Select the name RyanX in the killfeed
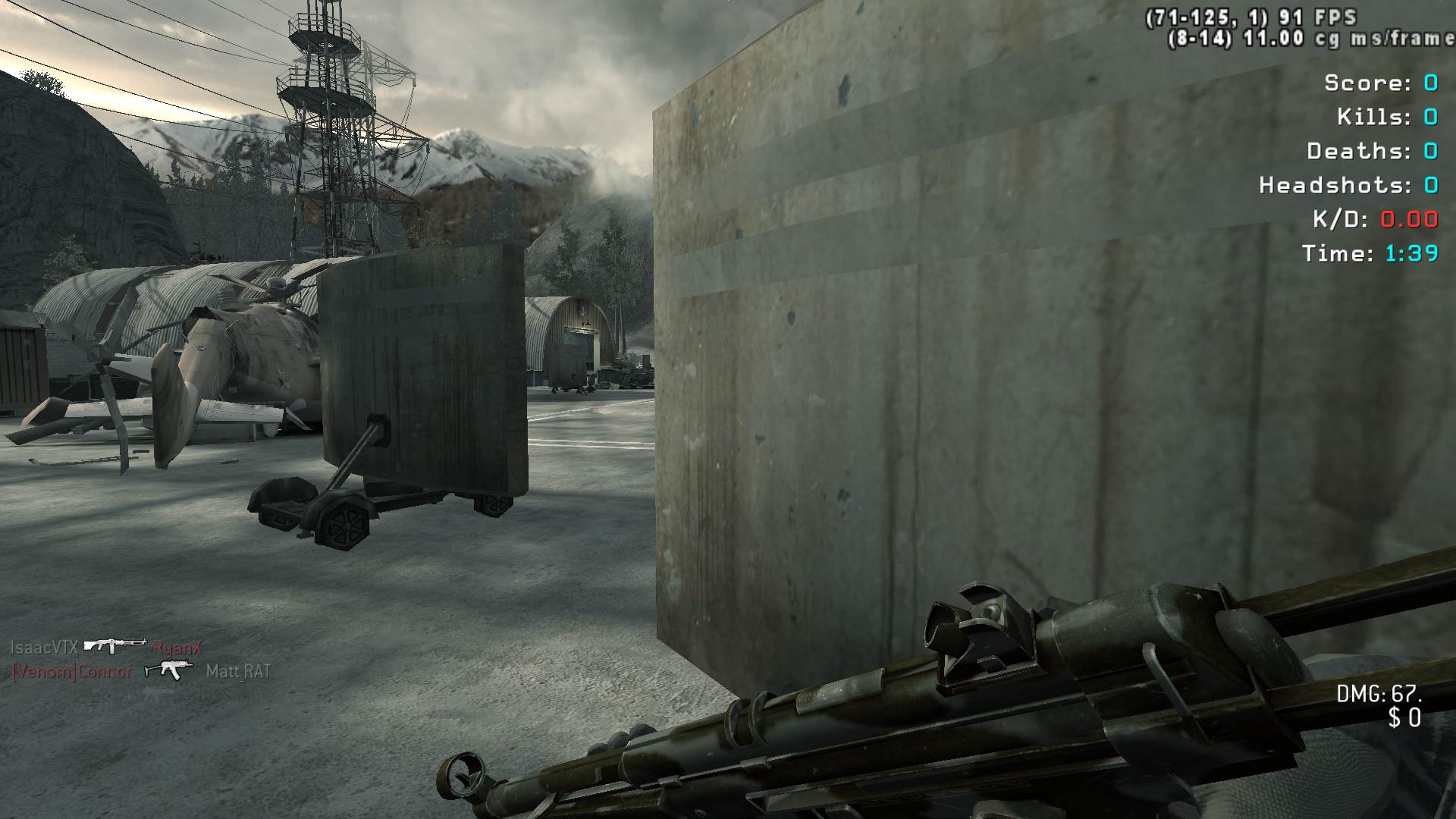This screenshot has width=1456, height=819. click(x=177, y=648)
